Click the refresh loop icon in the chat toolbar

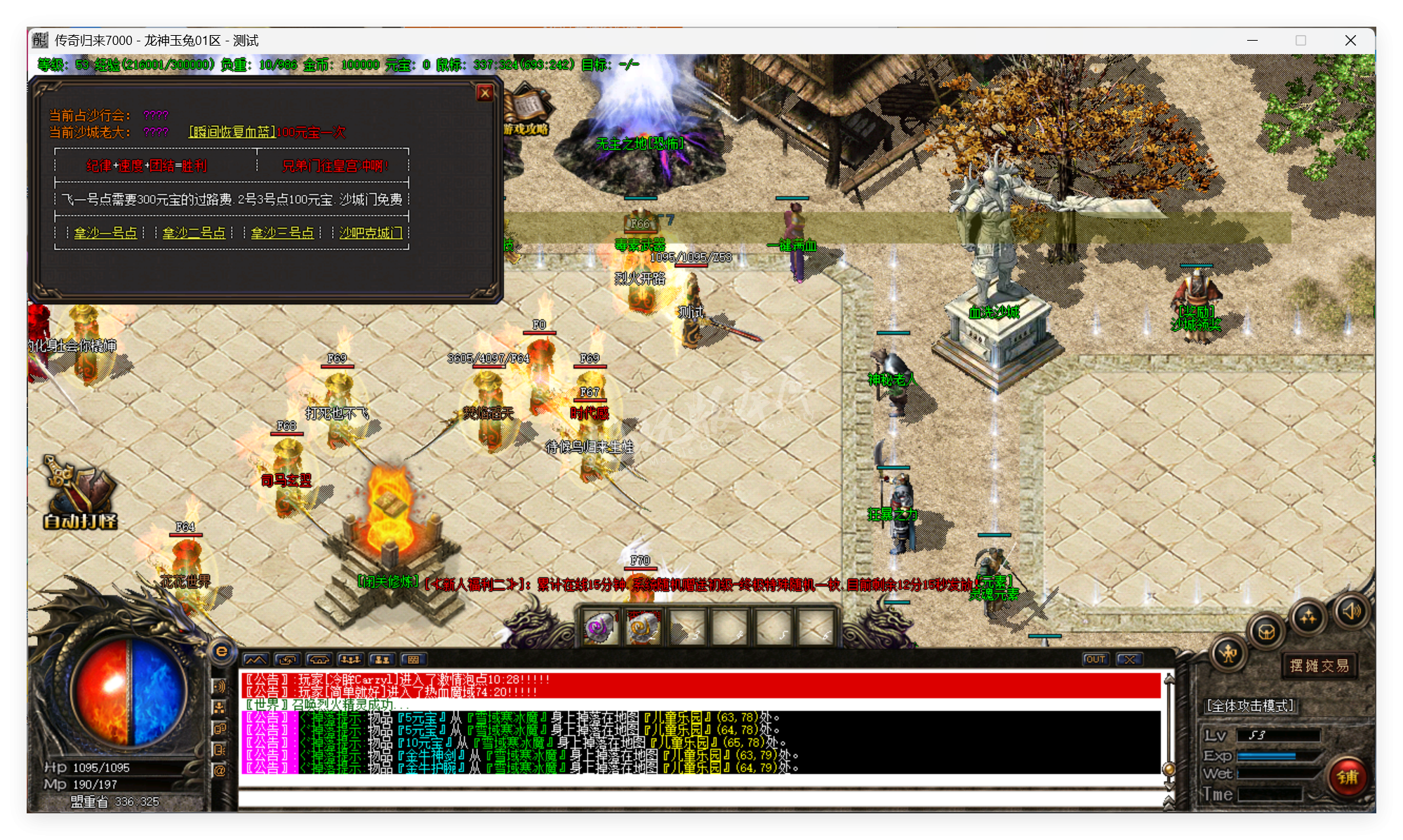pyautogui.click(x=286, y=660)
